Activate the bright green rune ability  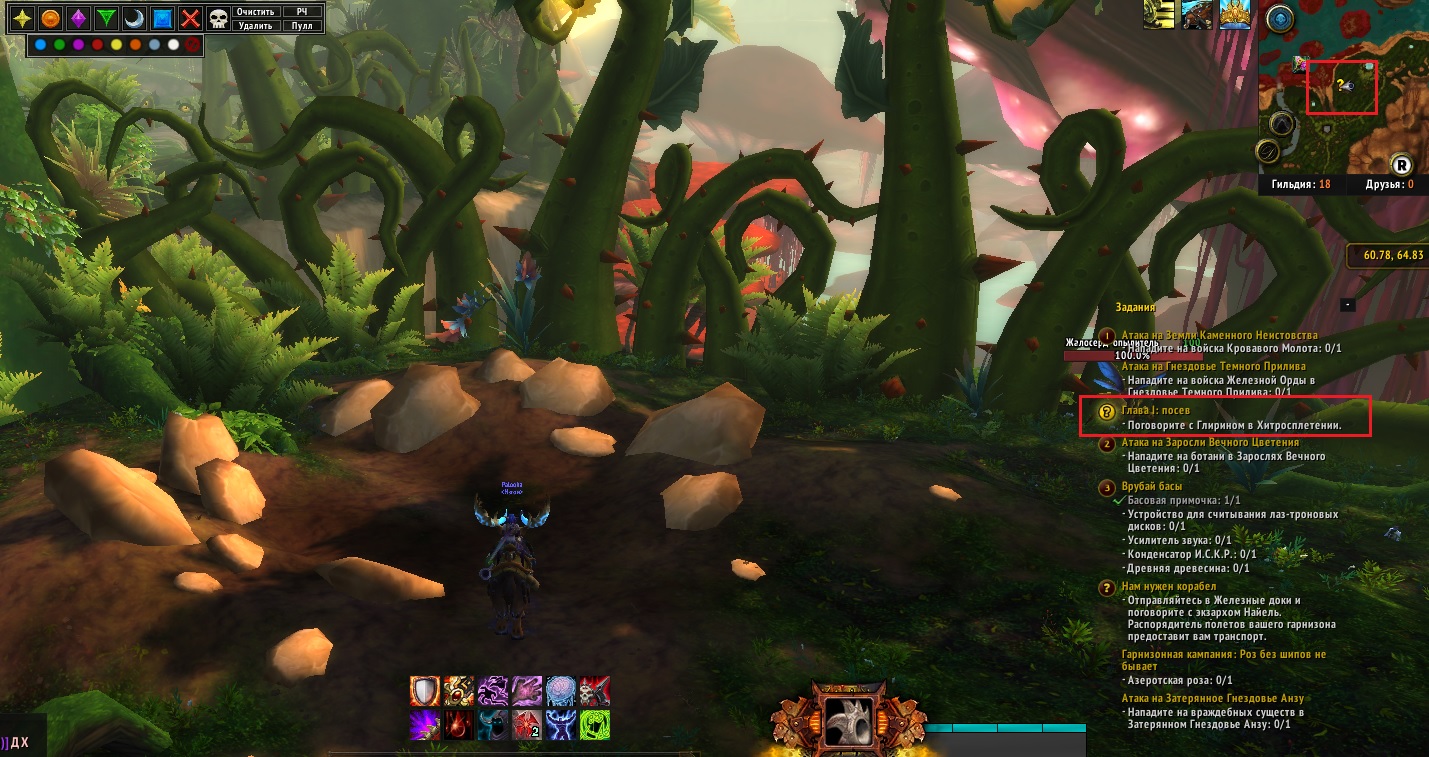[594, 725]
